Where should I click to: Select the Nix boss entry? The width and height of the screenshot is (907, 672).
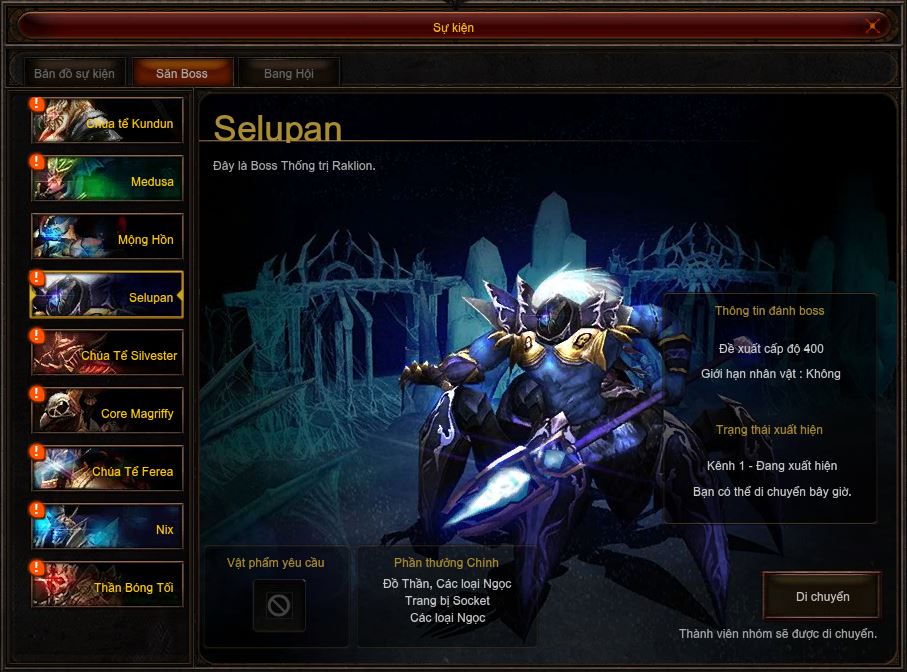tap(108, 528)
